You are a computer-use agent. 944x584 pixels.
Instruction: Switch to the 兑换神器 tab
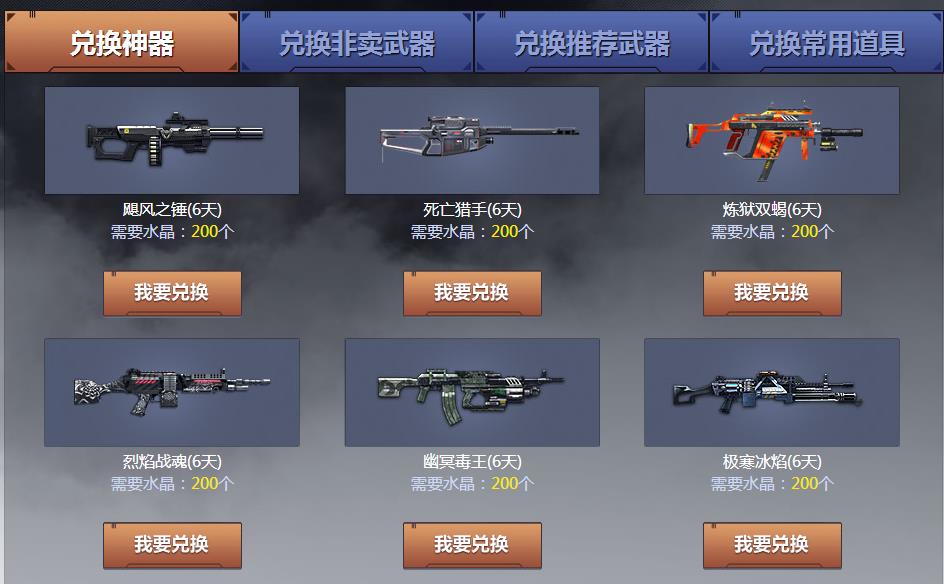tap(121, 42)
